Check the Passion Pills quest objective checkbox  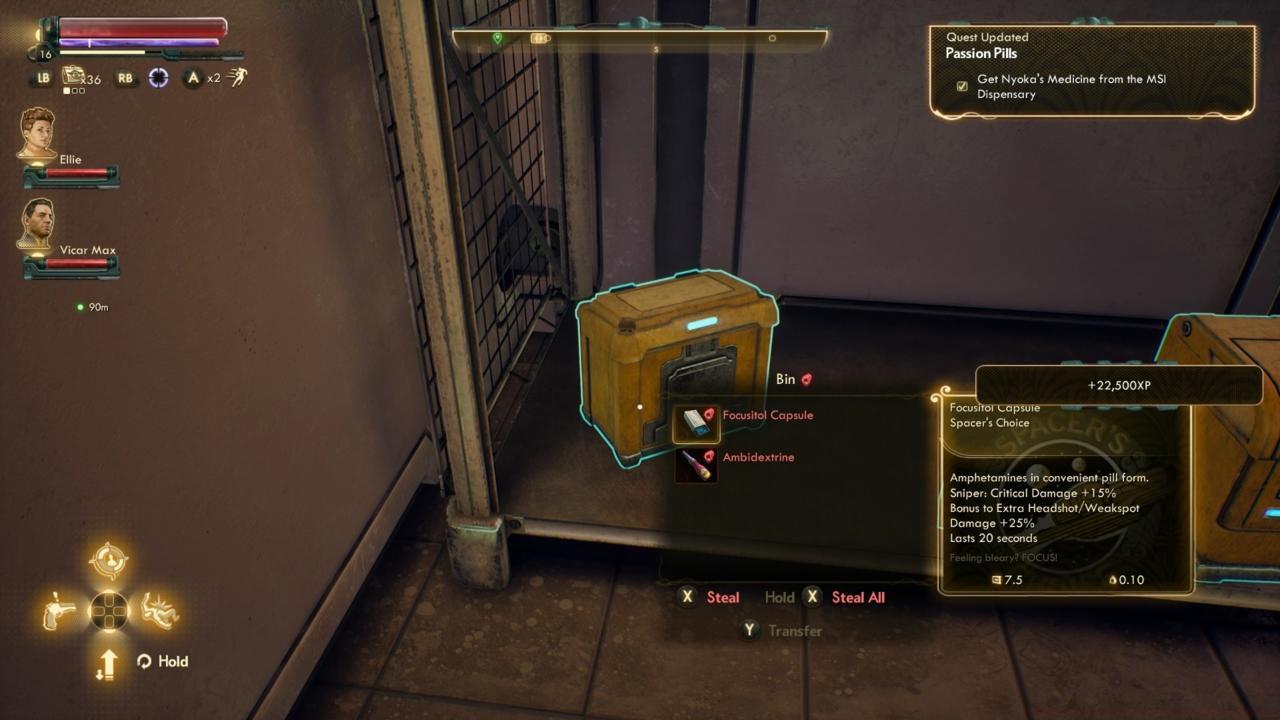click(x=961, y=86)
